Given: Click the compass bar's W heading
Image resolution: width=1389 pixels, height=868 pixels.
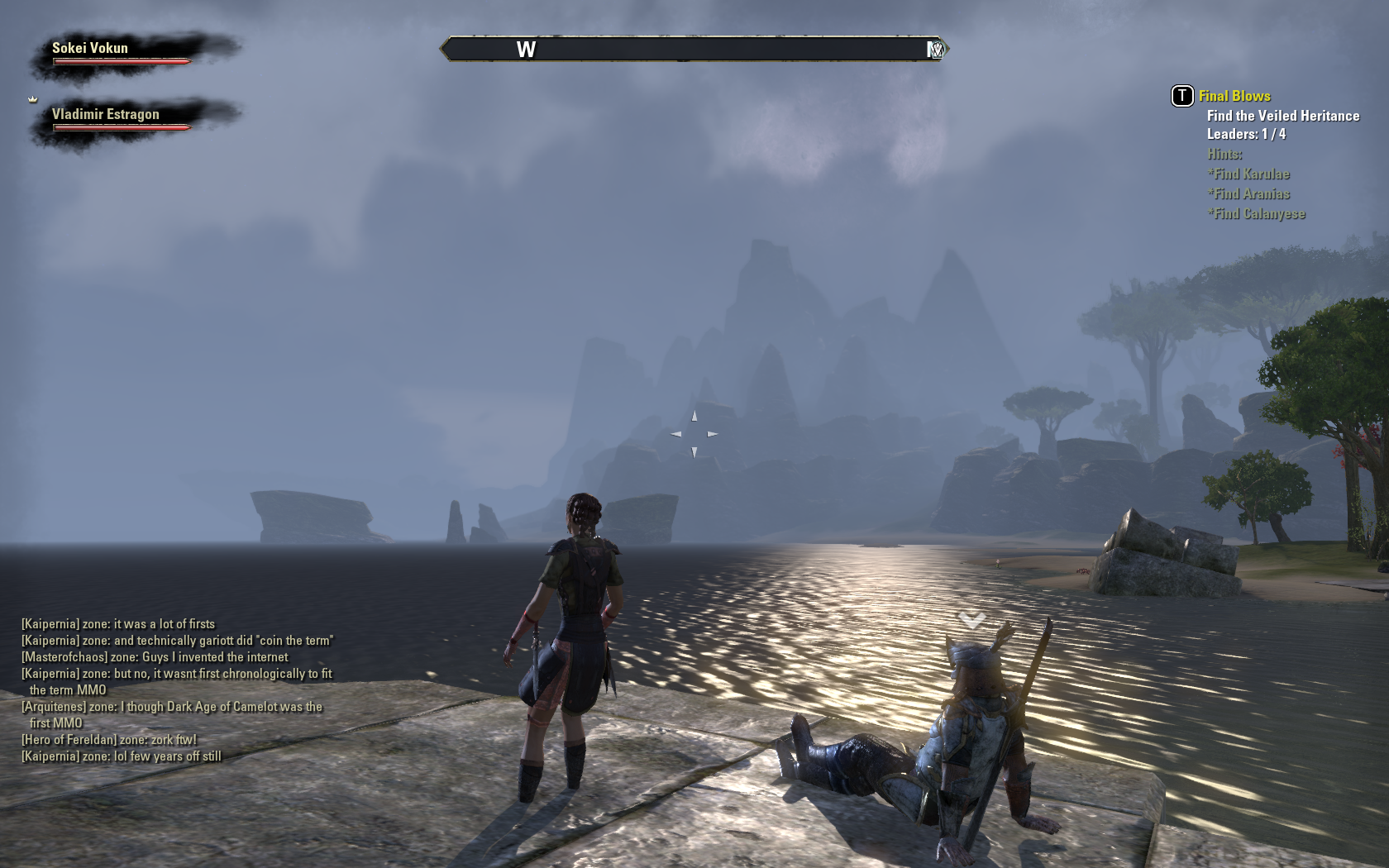Looking at the screenshot, I should pos(526,50).
